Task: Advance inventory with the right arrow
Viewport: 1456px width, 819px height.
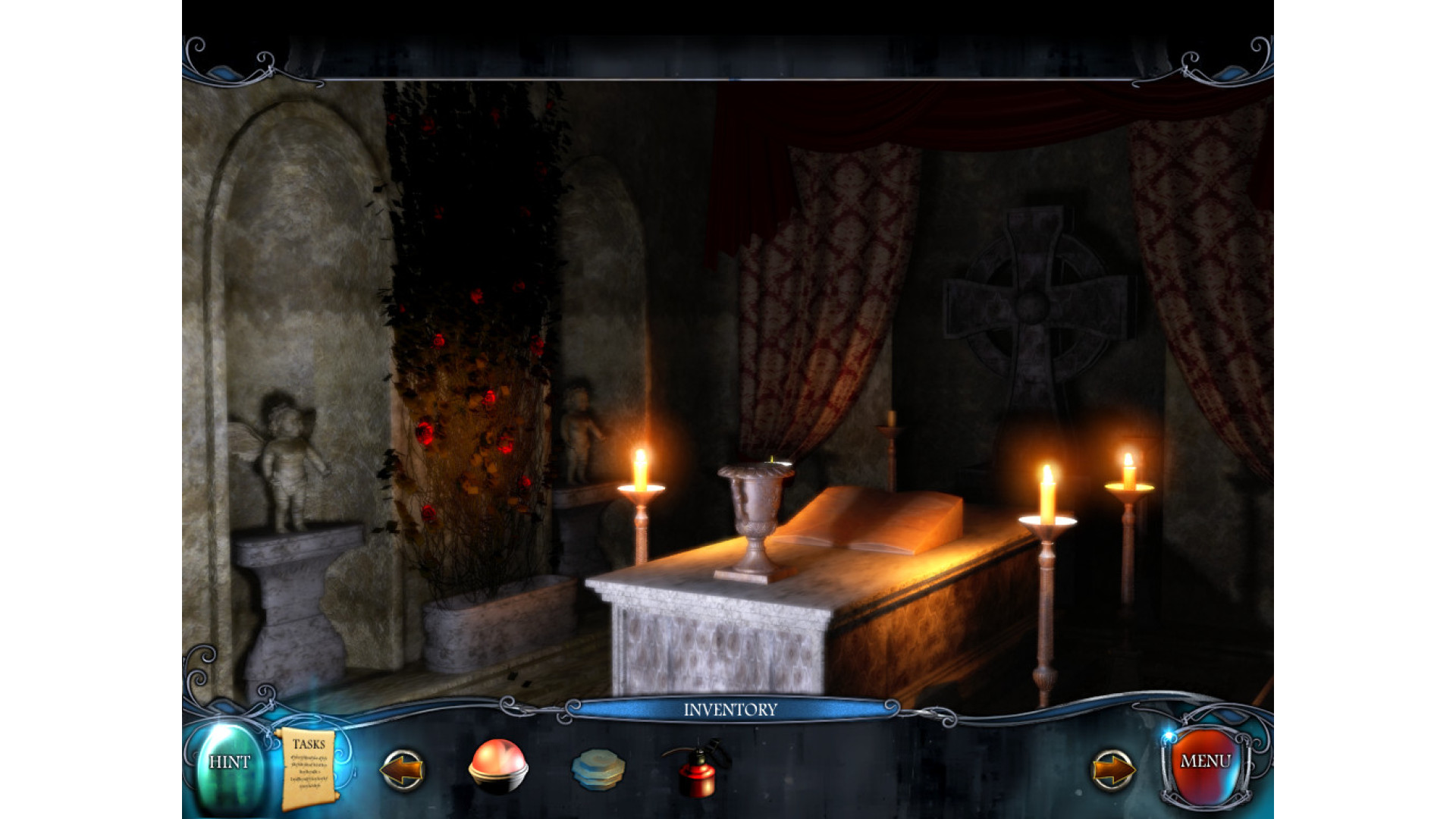Action: [1112, 770]
